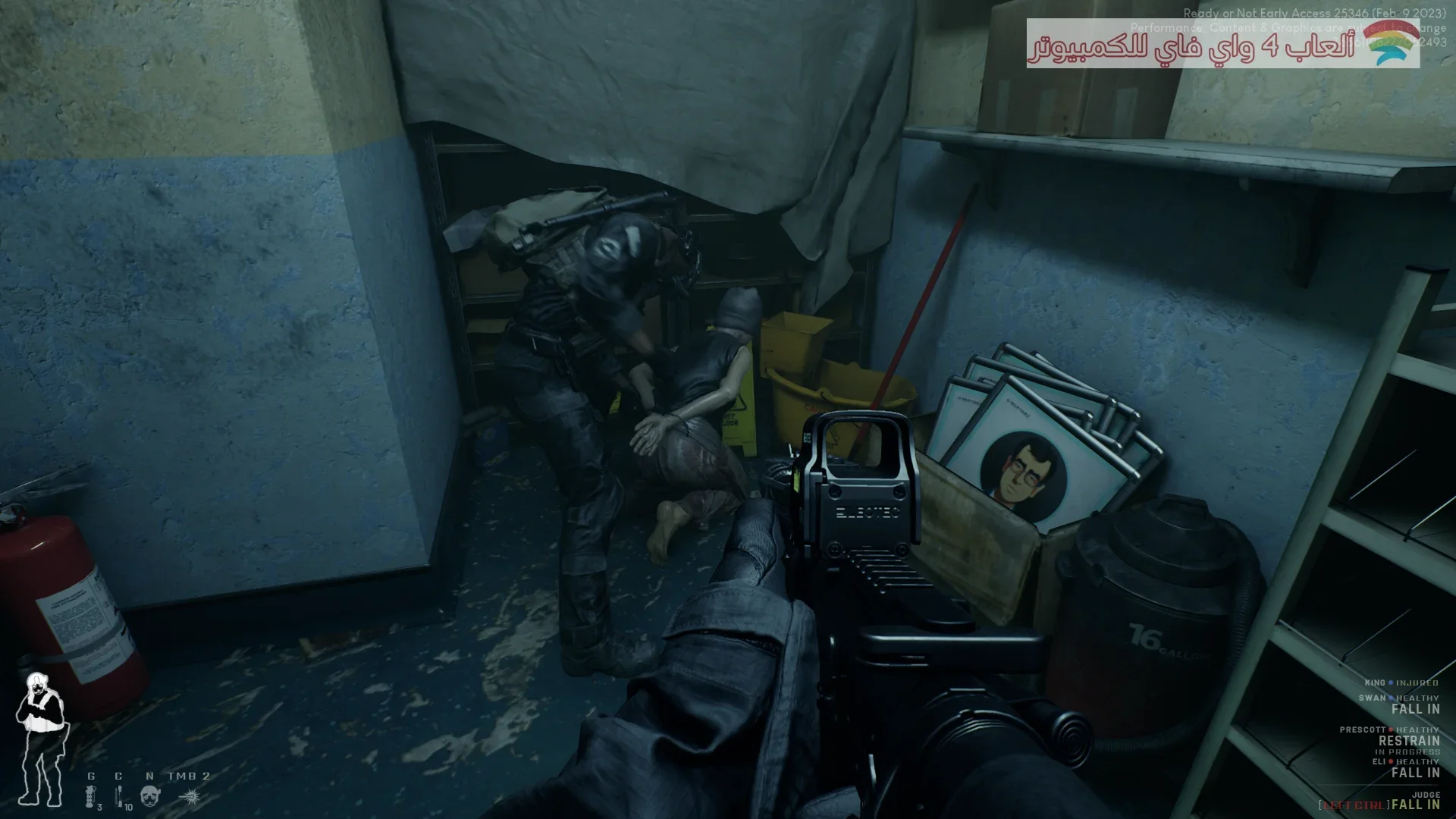Toggle the gas mask headwear icon
The width and height of the screenshot is (1456, 819).
click(x=150, y=796)
